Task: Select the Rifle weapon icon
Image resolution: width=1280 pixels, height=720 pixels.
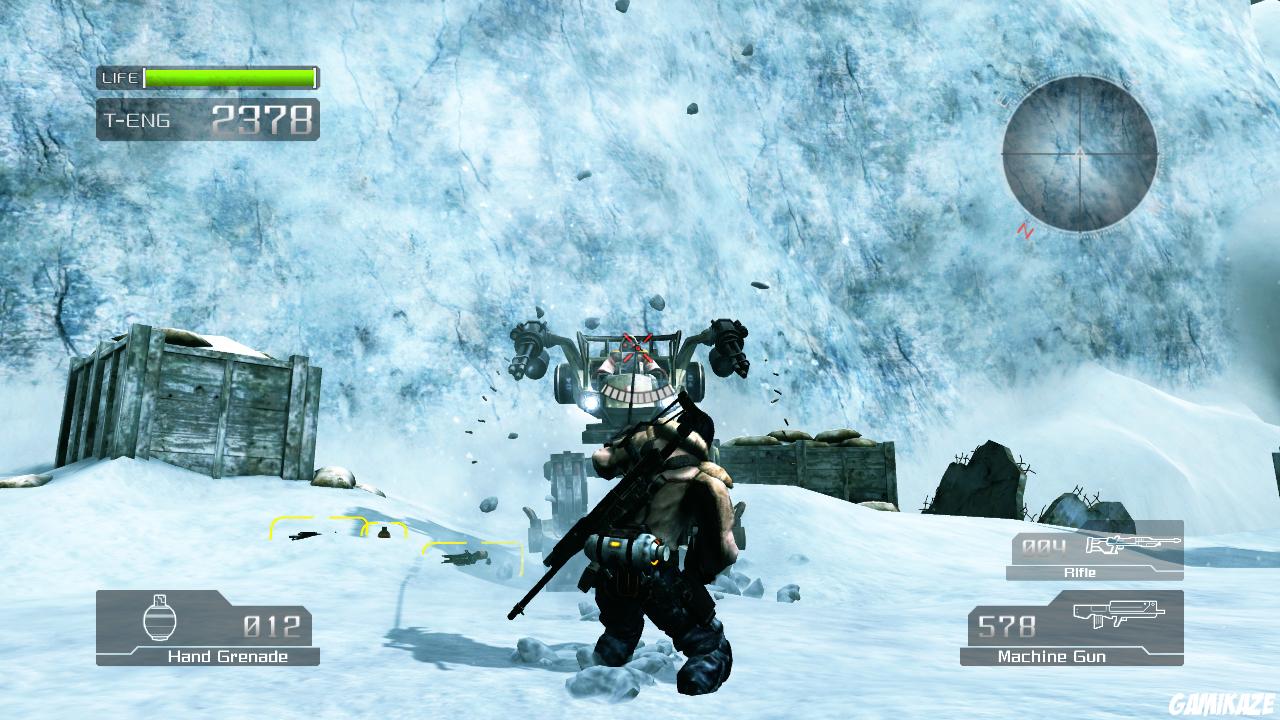Action: pos(1135,546)
